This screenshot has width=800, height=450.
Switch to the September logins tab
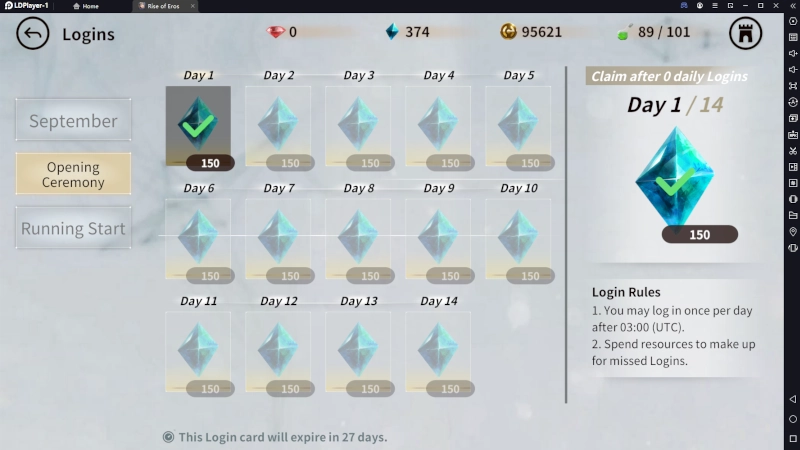click(x=73, y=121)
